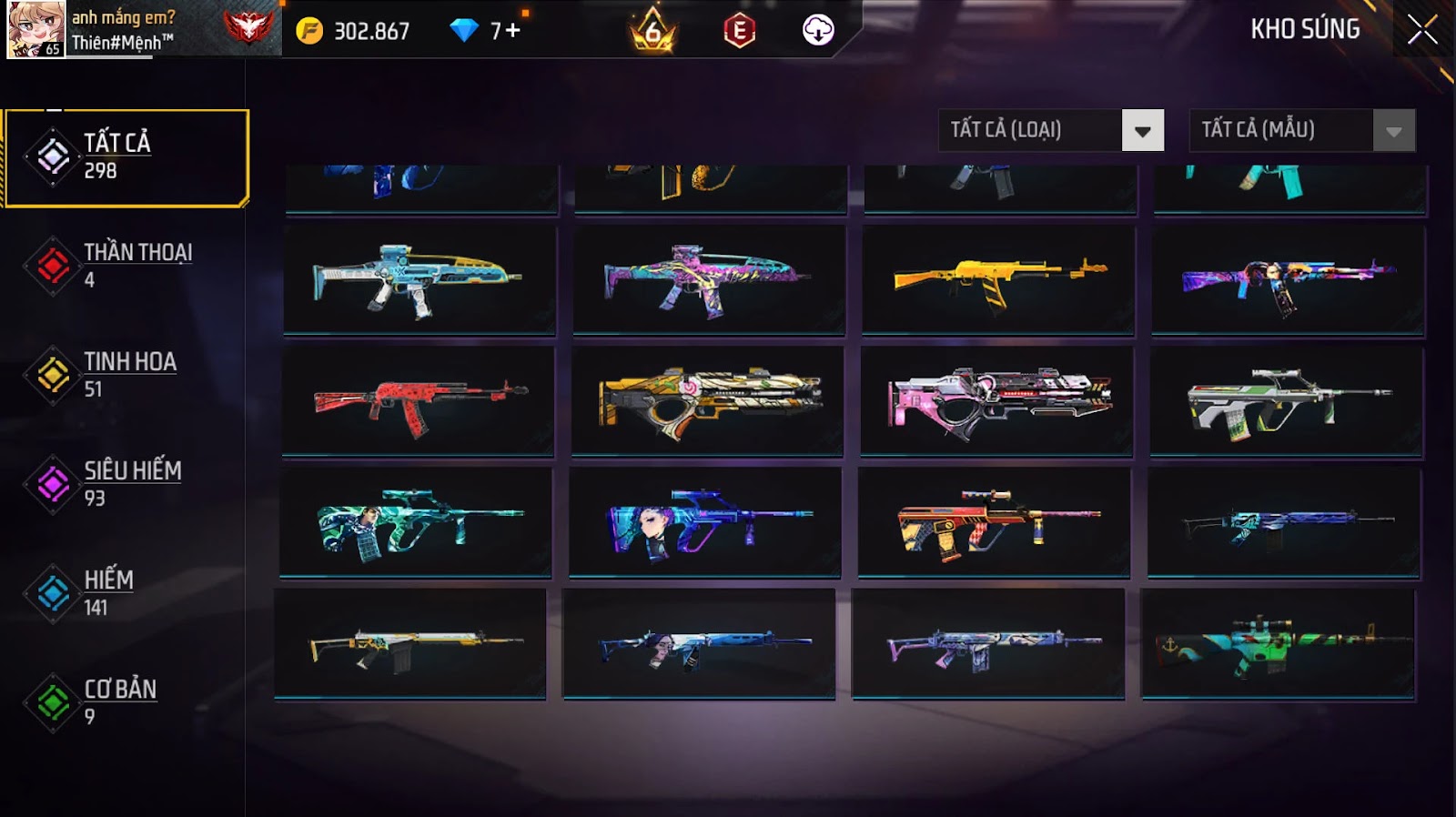Expand the Tất Cả (Mẫu) dropdown
Image resolution: width=1456 pixels, height=817 pixels.
1301,131
